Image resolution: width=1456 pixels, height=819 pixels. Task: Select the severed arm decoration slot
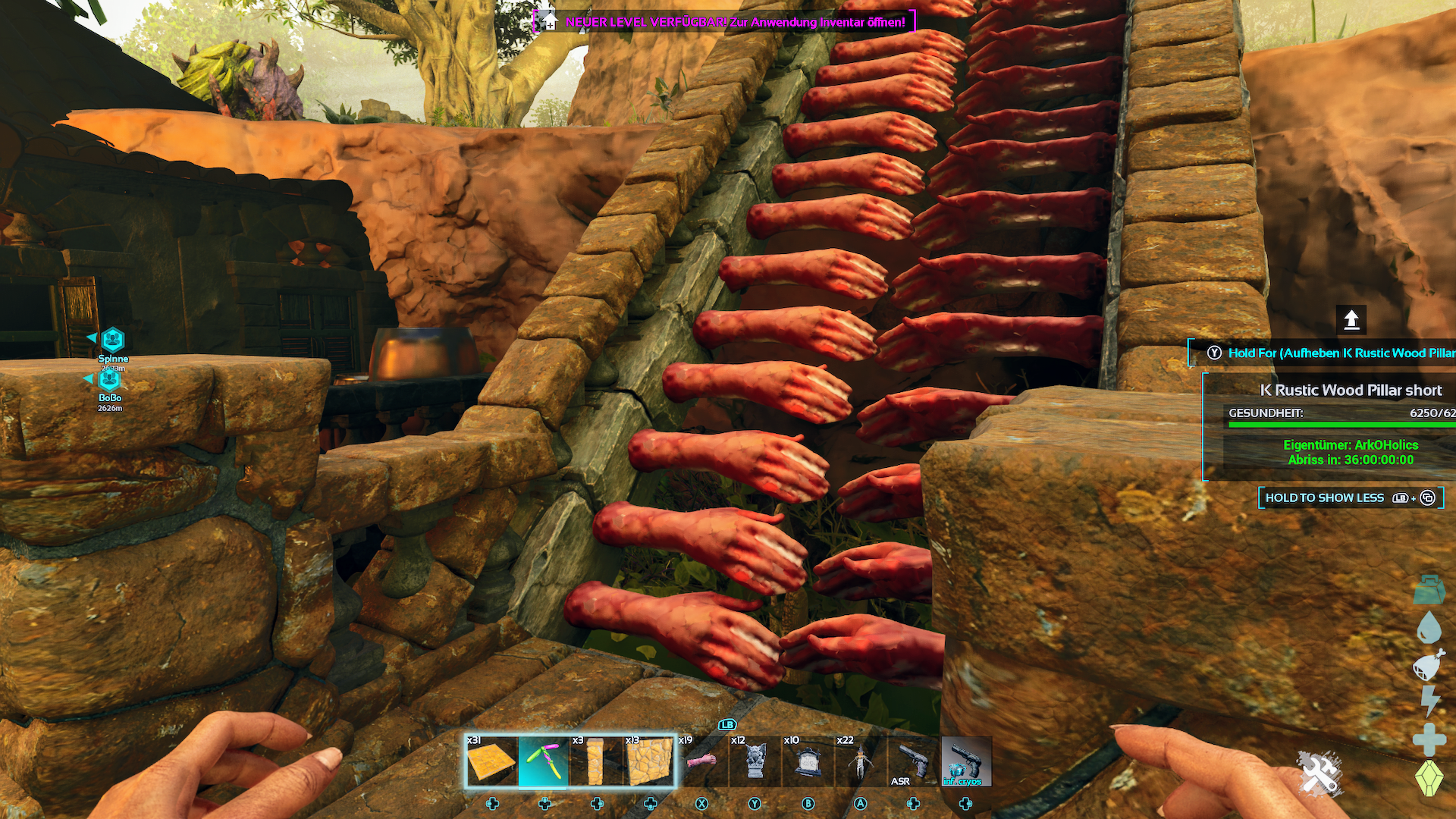tap(701, 761)
